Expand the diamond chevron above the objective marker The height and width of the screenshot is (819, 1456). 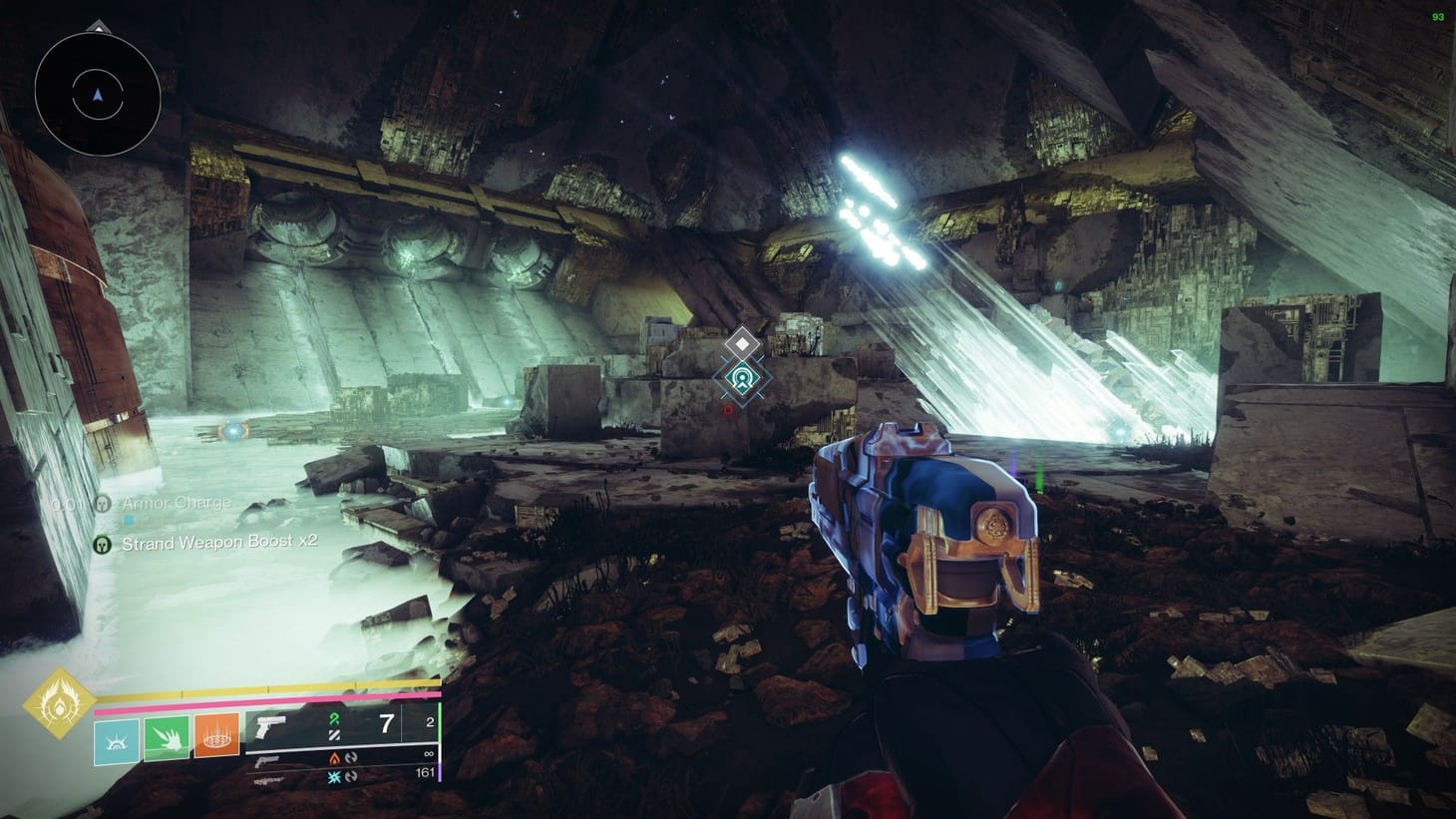pos(741,342)
